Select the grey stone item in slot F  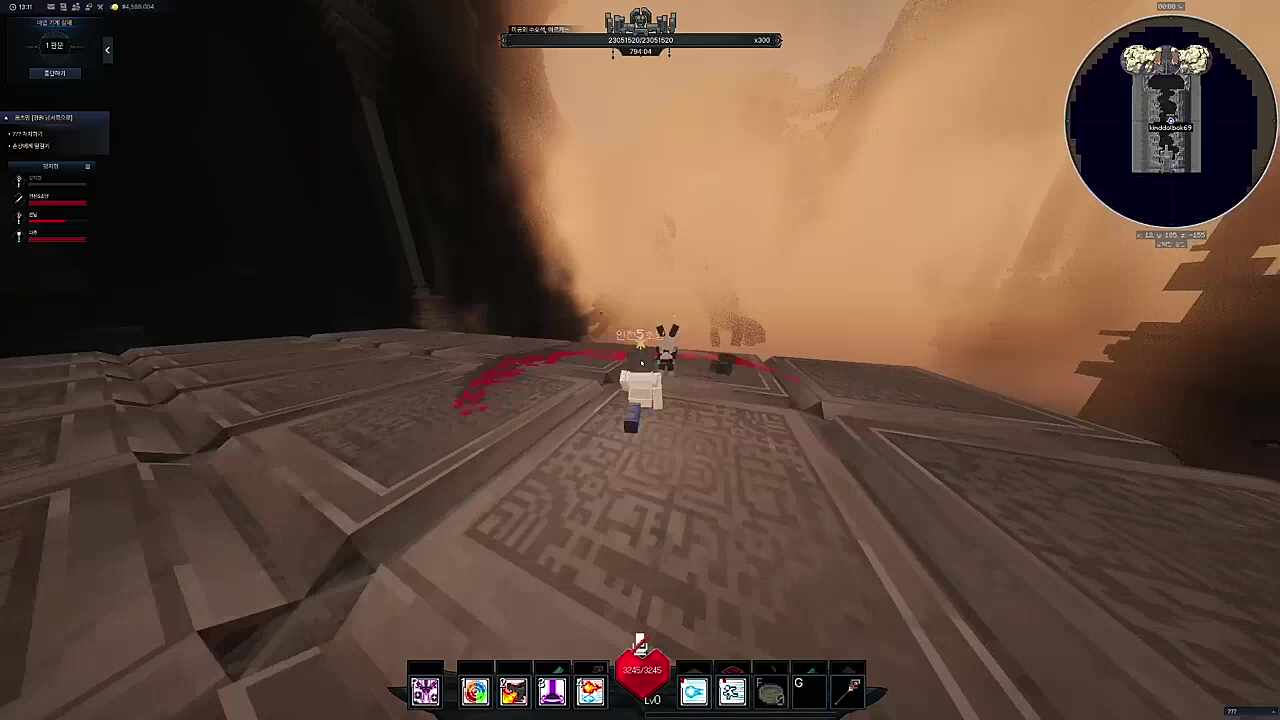[x=770, y=692]
